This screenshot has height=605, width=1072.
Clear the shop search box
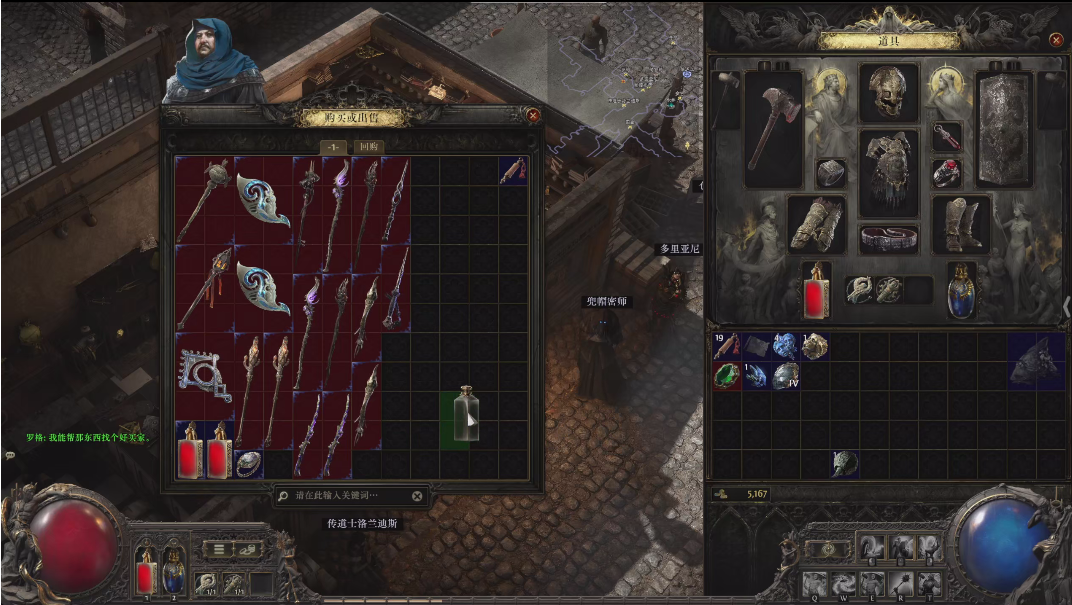(417, 495)
